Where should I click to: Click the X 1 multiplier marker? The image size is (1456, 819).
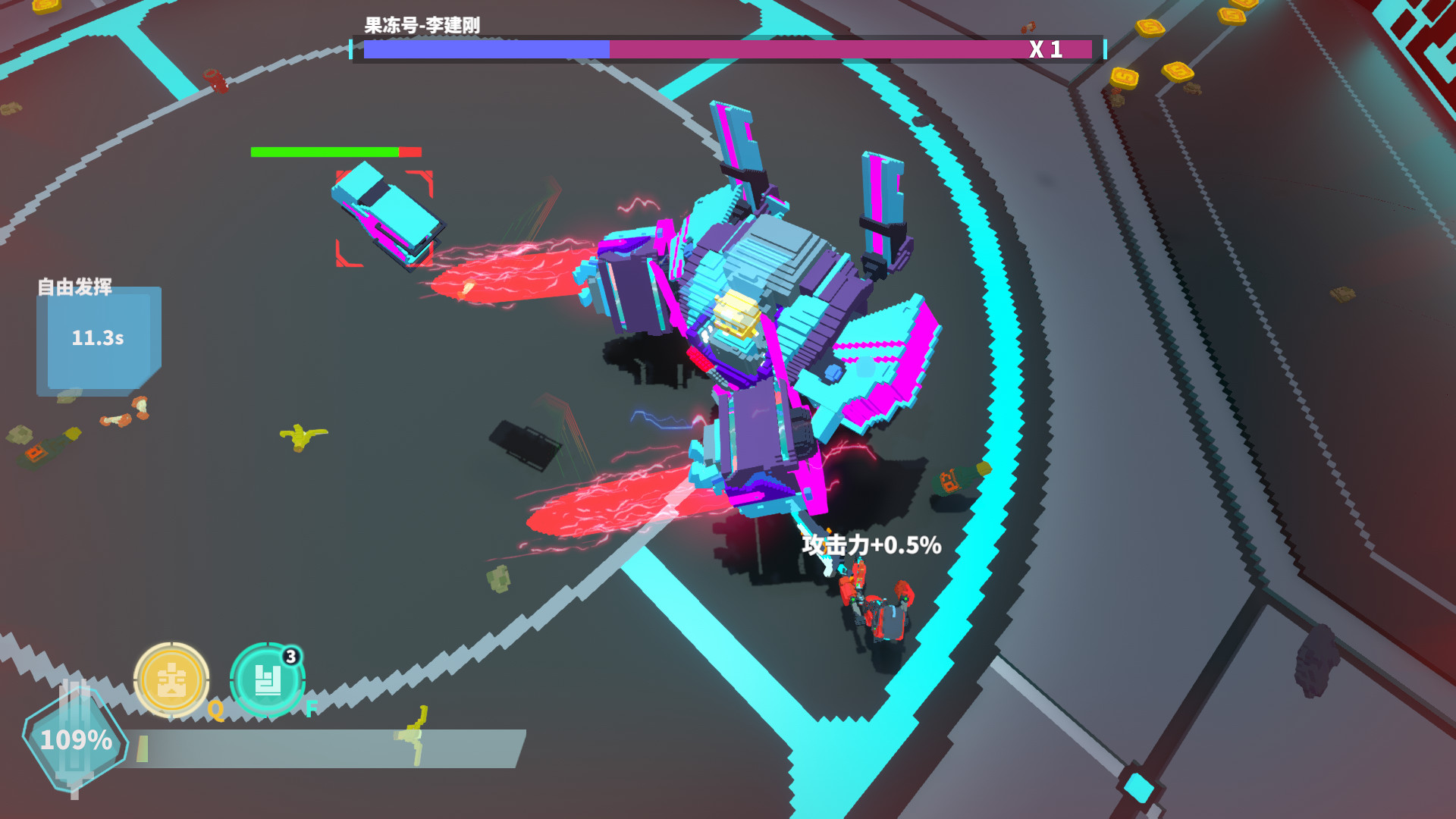point(1046,48)
